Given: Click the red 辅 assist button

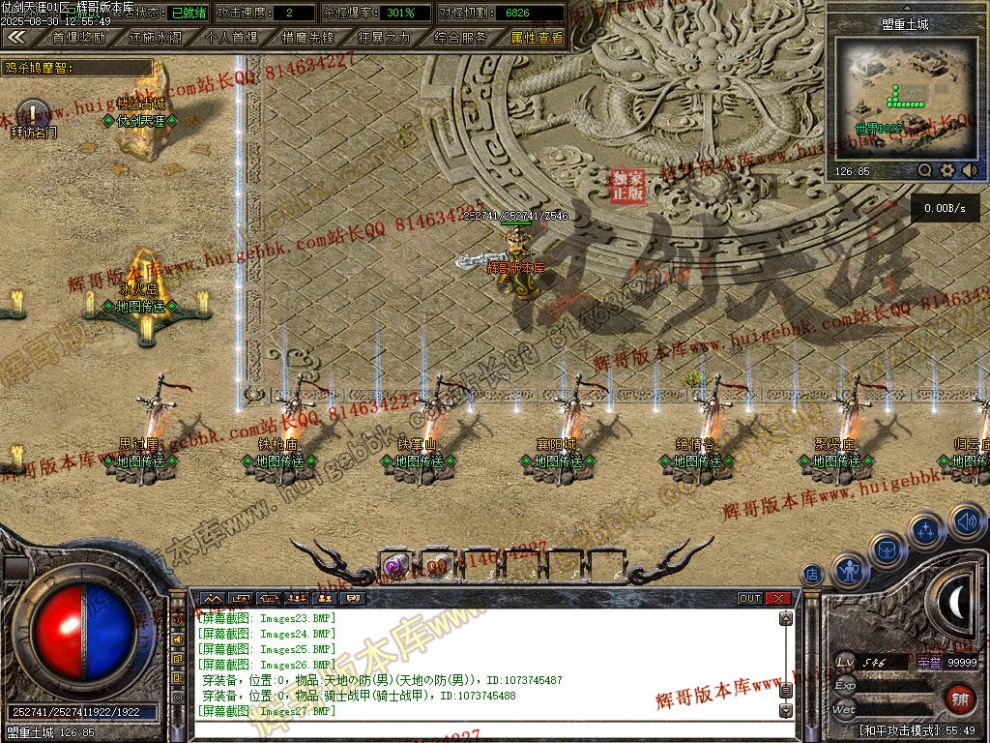Looking at the screenshot, I should point(959,697).
